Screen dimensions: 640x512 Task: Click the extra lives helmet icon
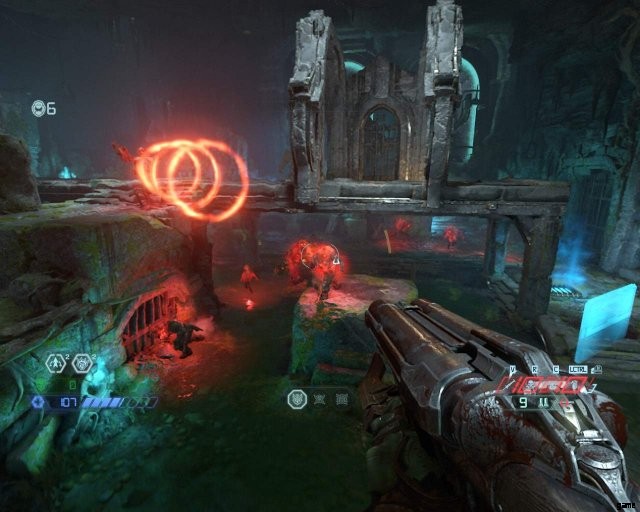(x=38, y=107)
